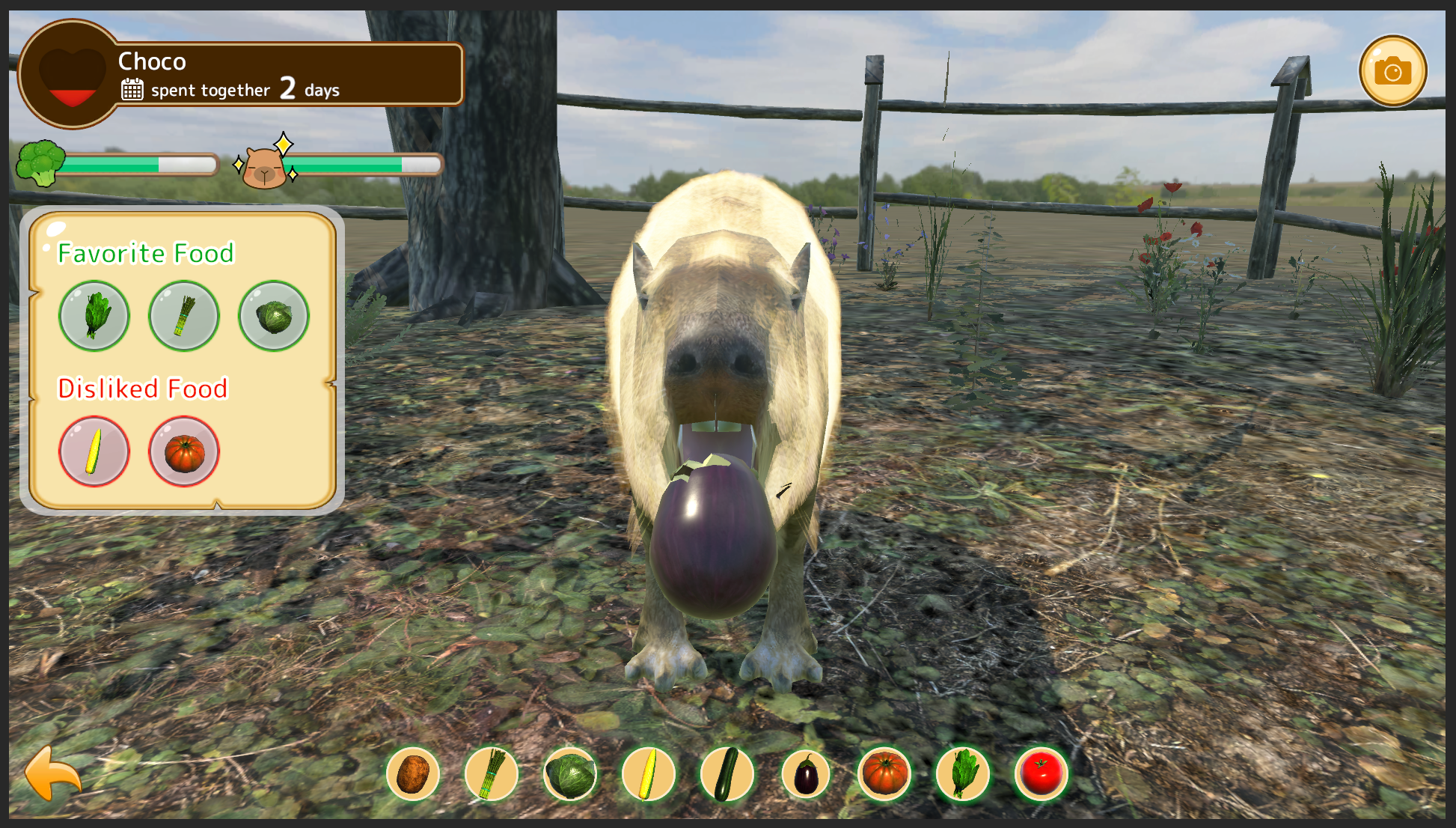Select the green zucchini food item
This screenshot has width=1456, height=828.
point(727,774)
